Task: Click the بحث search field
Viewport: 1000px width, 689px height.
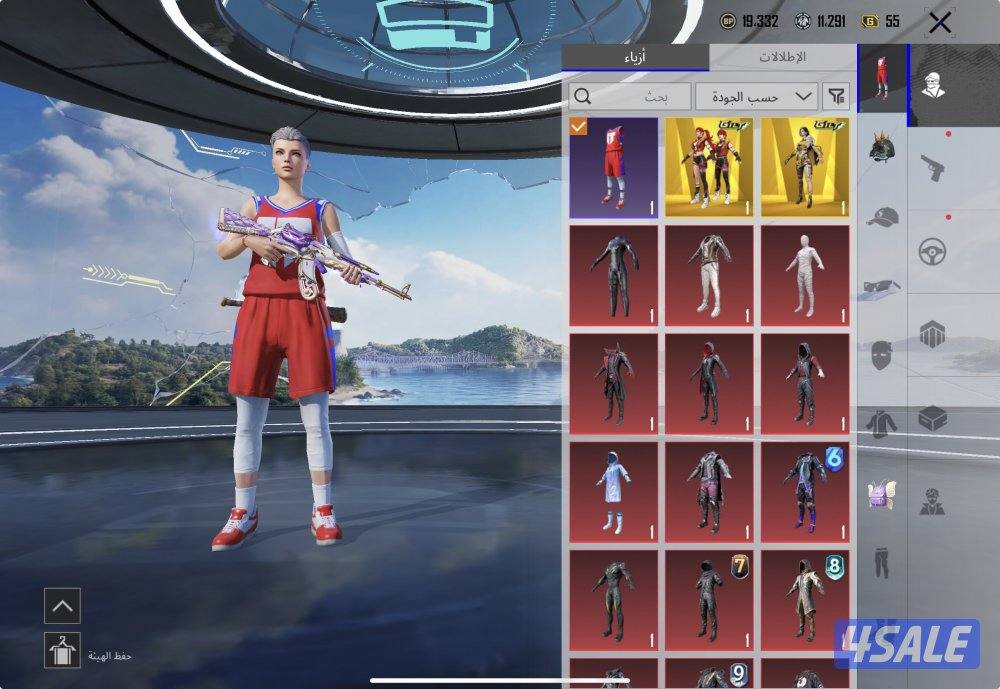Action: 631,96
